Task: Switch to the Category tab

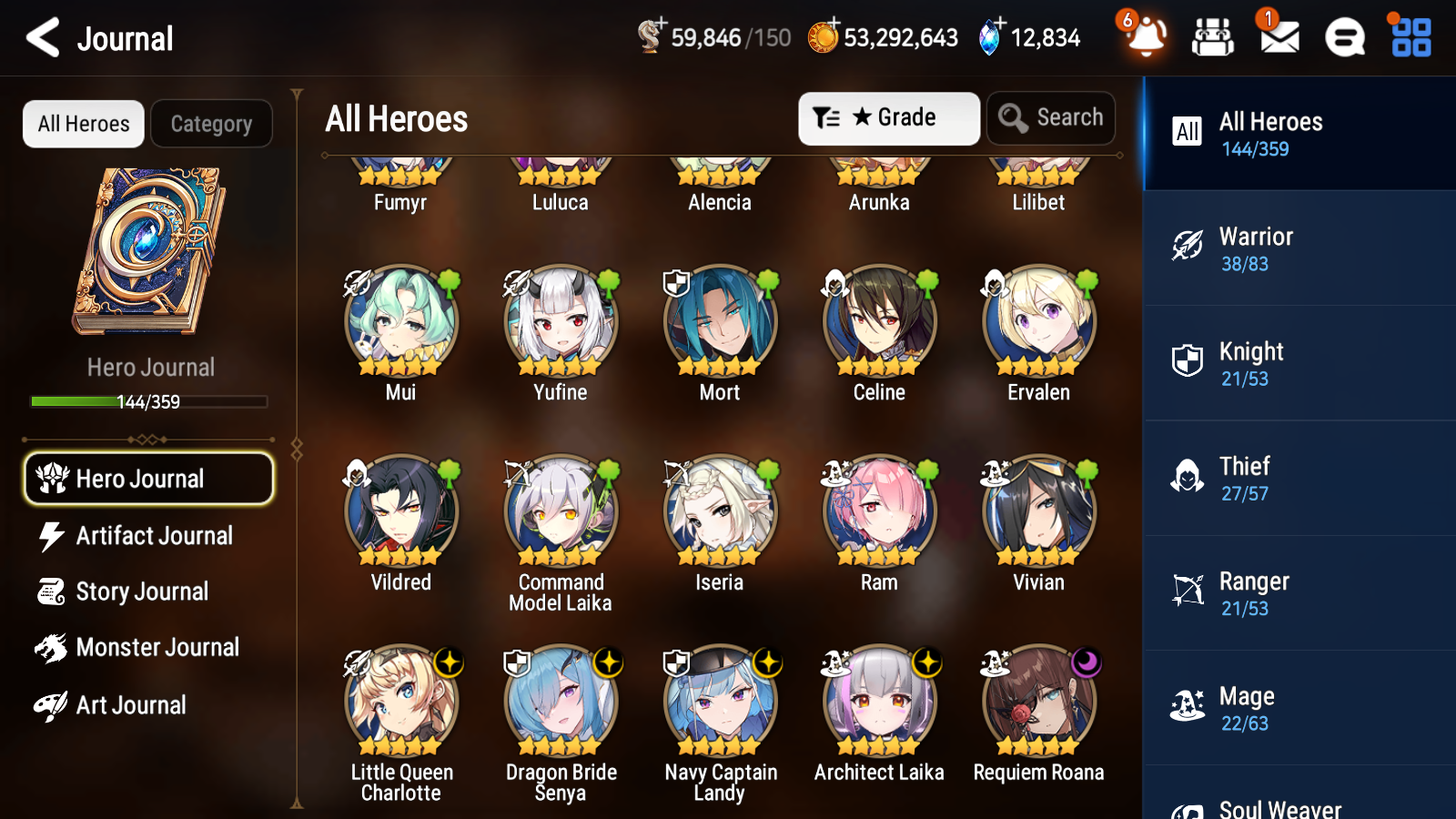Action: coord(212,124)
